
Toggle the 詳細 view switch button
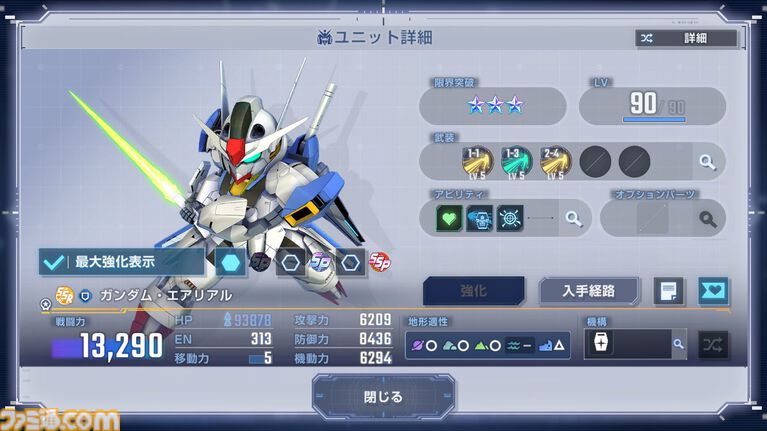687,38
